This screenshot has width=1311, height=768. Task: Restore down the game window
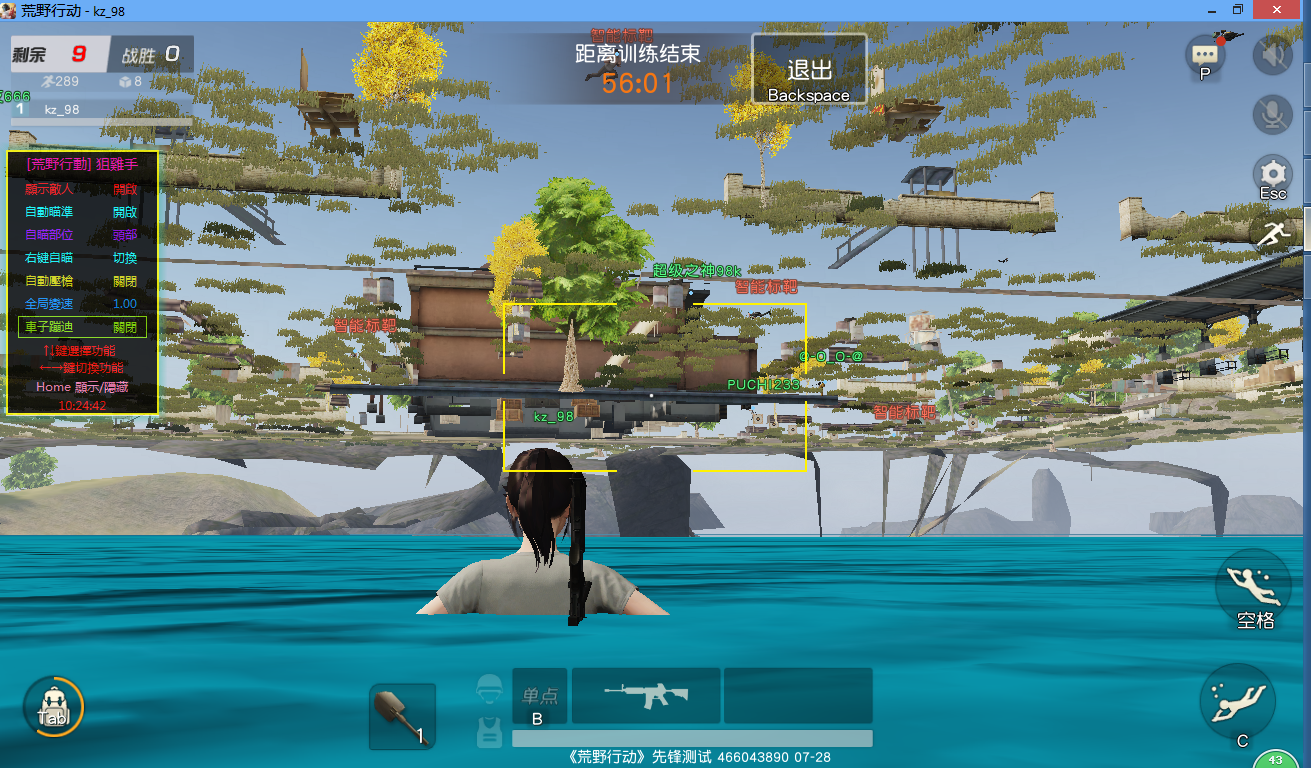tap(1238, 9)
